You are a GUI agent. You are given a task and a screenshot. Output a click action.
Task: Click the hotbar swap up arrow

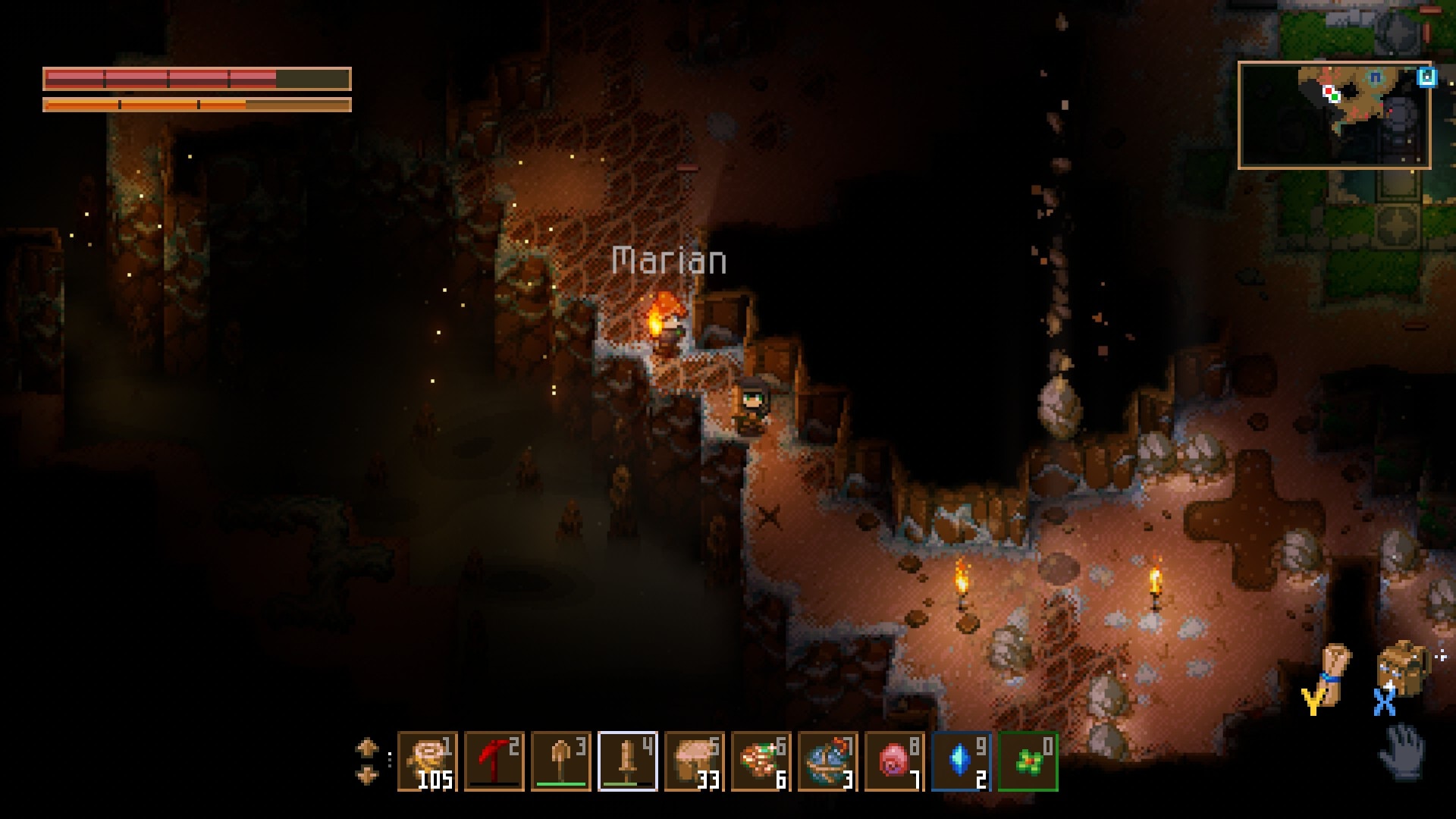click(367, 748)
